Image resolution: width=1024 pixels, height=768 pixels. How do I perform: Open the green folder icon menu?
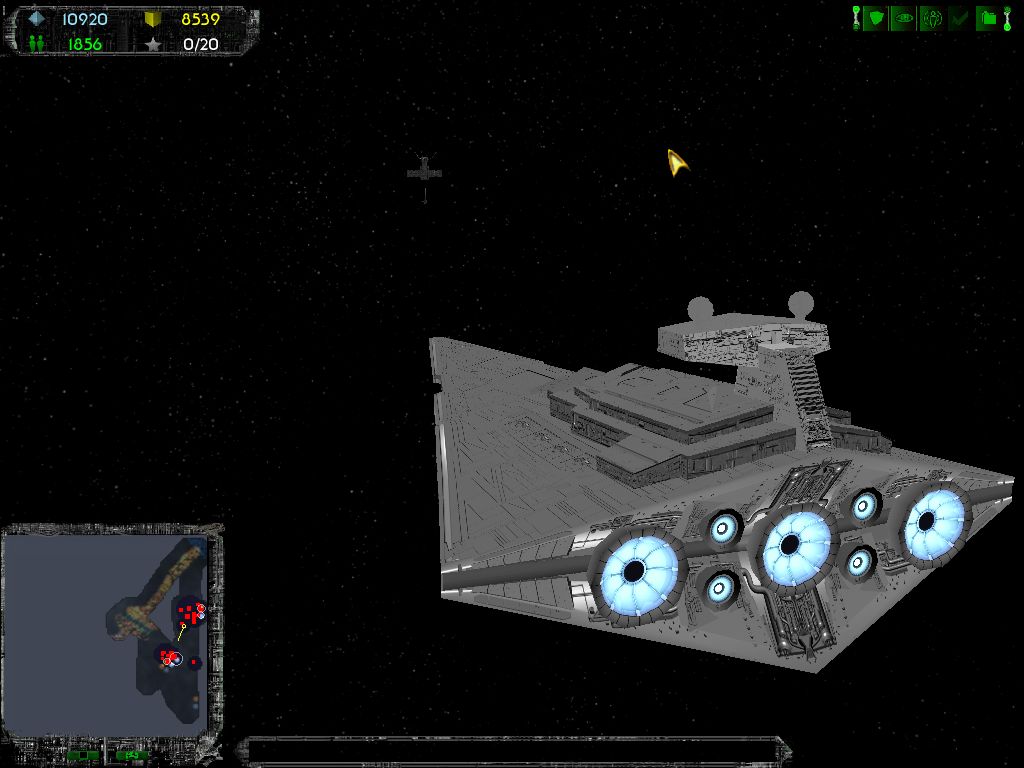pyautogui.click(x=987, y=17)
